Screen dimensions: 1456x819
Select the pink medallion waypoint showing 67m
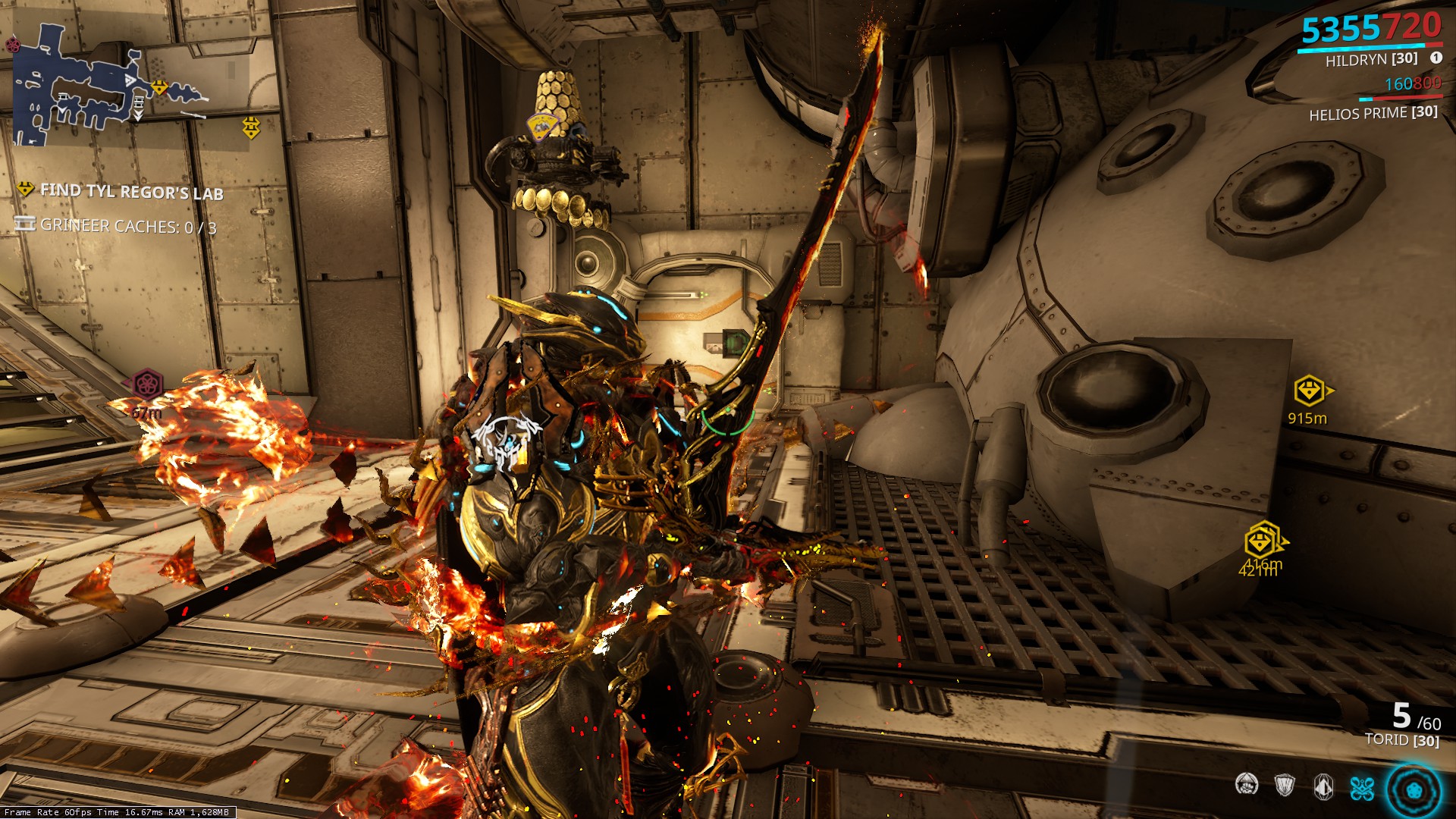[146, 384]
